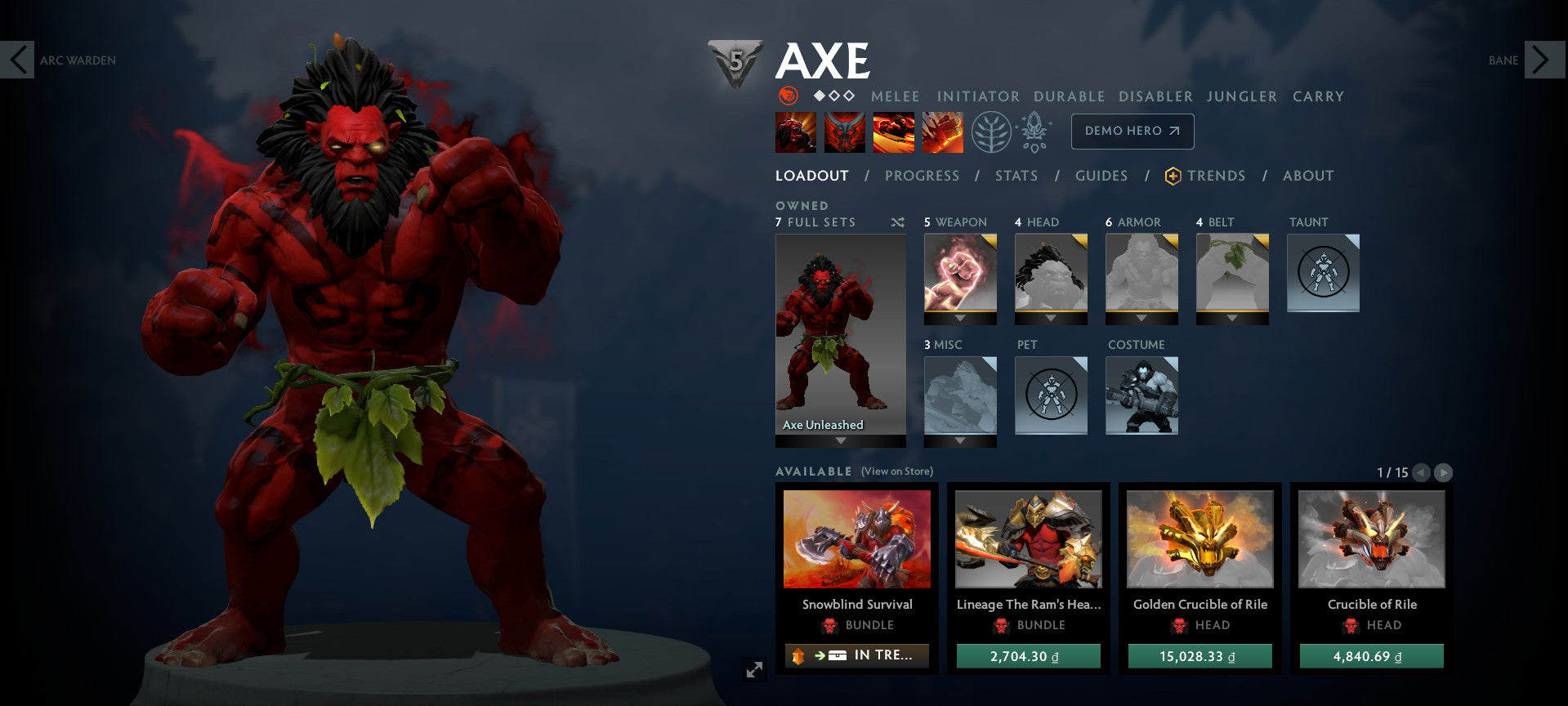Expand the Armor slot dropdown arrow
Screen dimensions: 1568x706
tap(1141, 318)
